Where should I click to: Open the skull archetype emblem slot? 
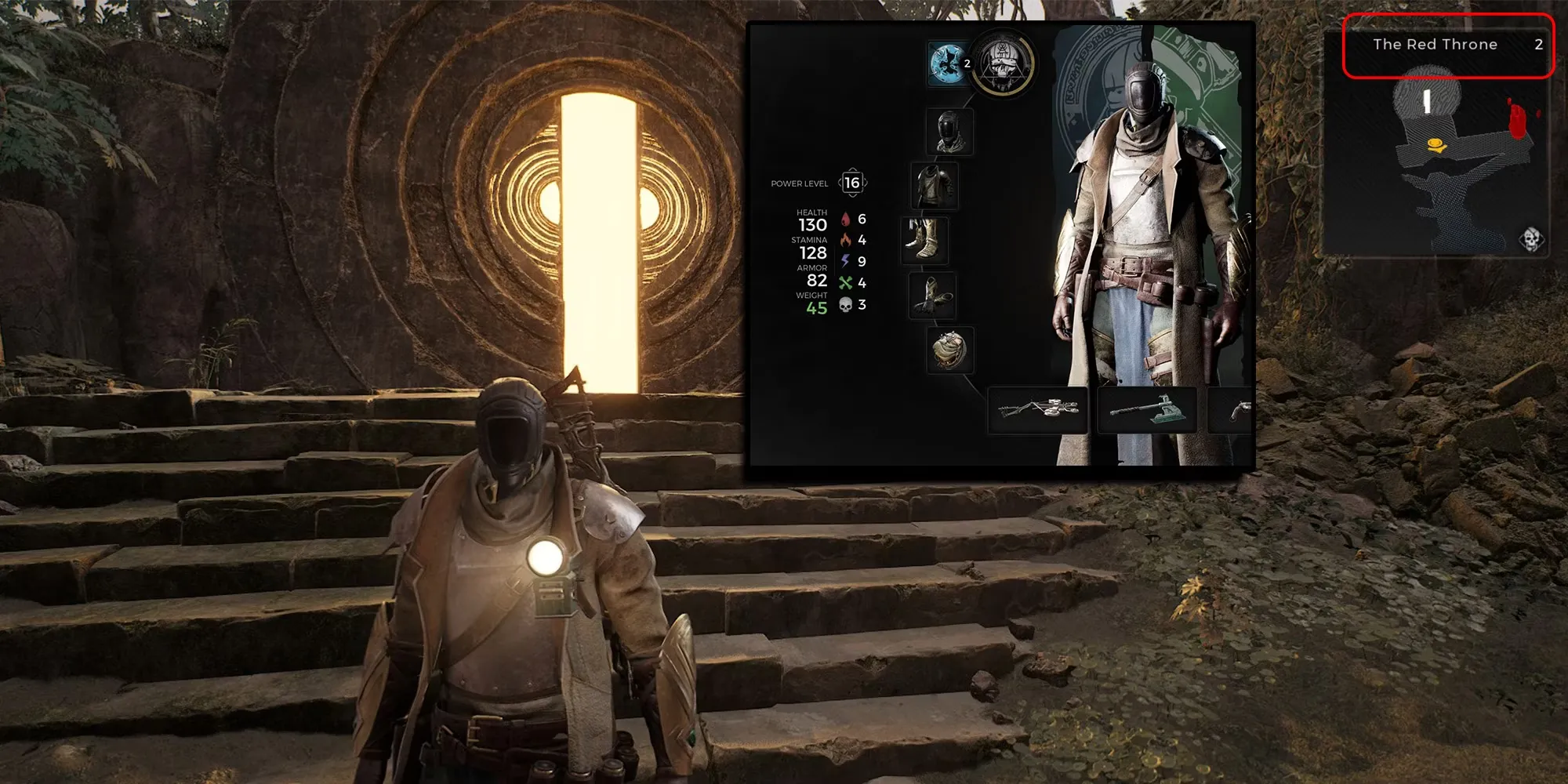pos(1004,63)
